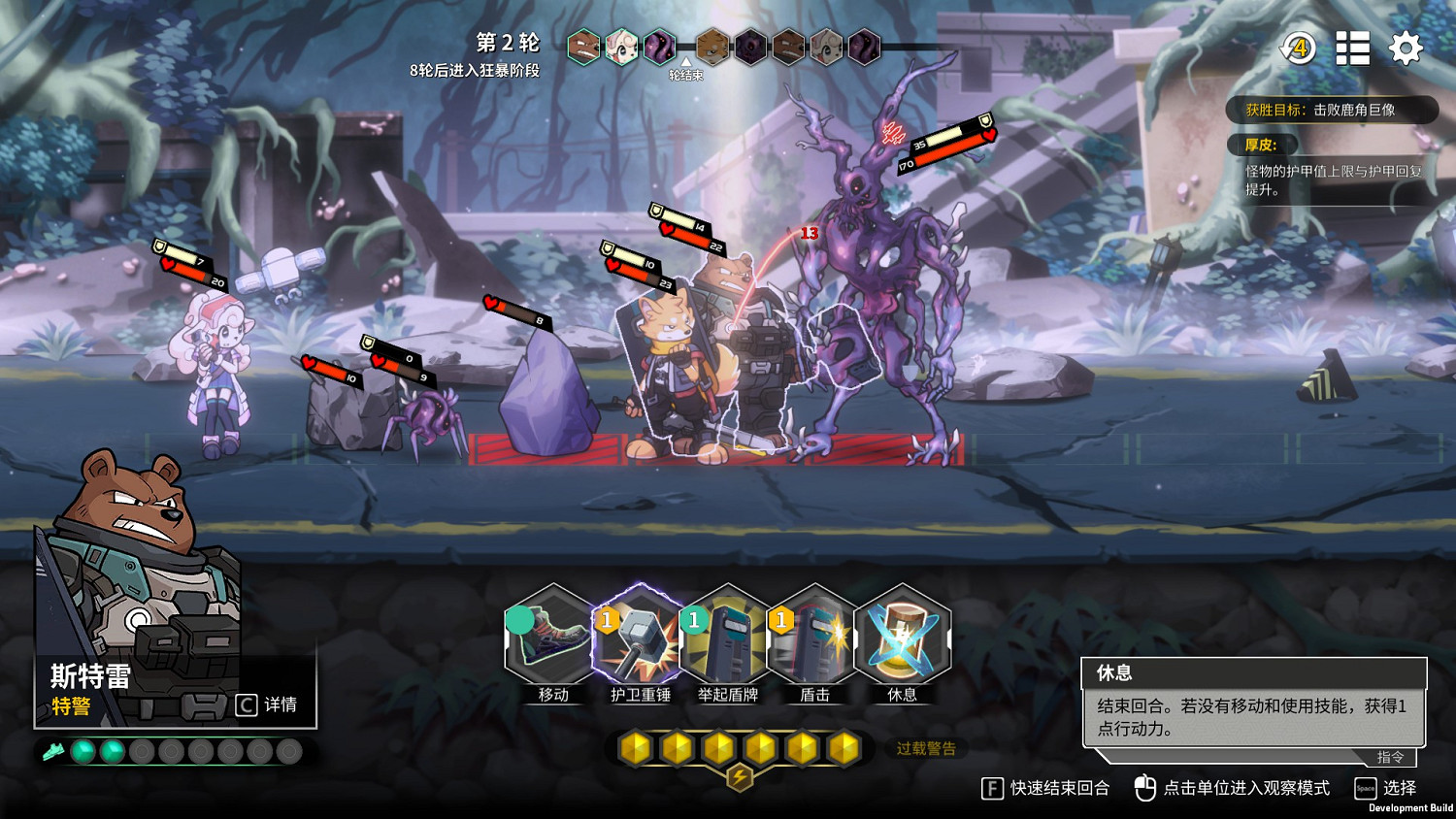Open the 获胜目标 victory objective banner

point(1332,110)
